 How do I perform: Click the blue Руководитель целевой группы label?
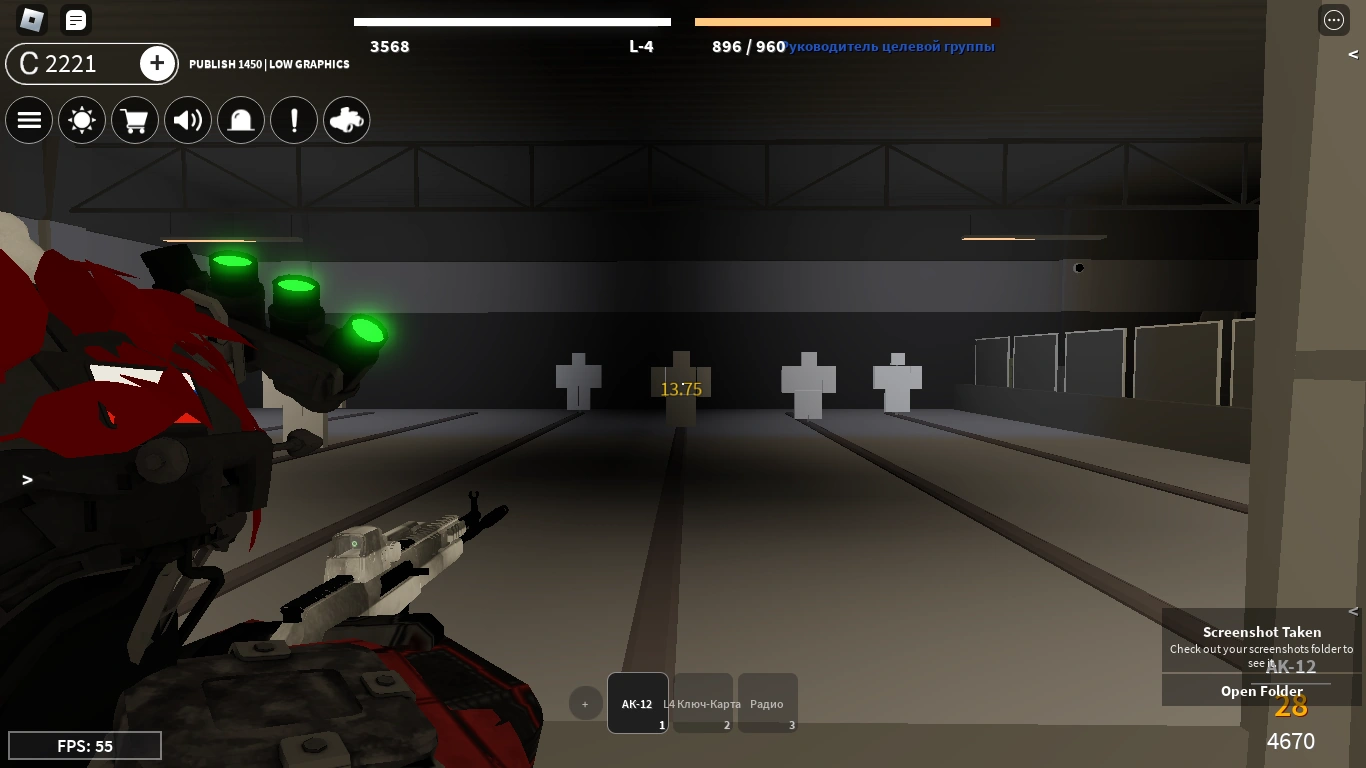coord(889,46)
